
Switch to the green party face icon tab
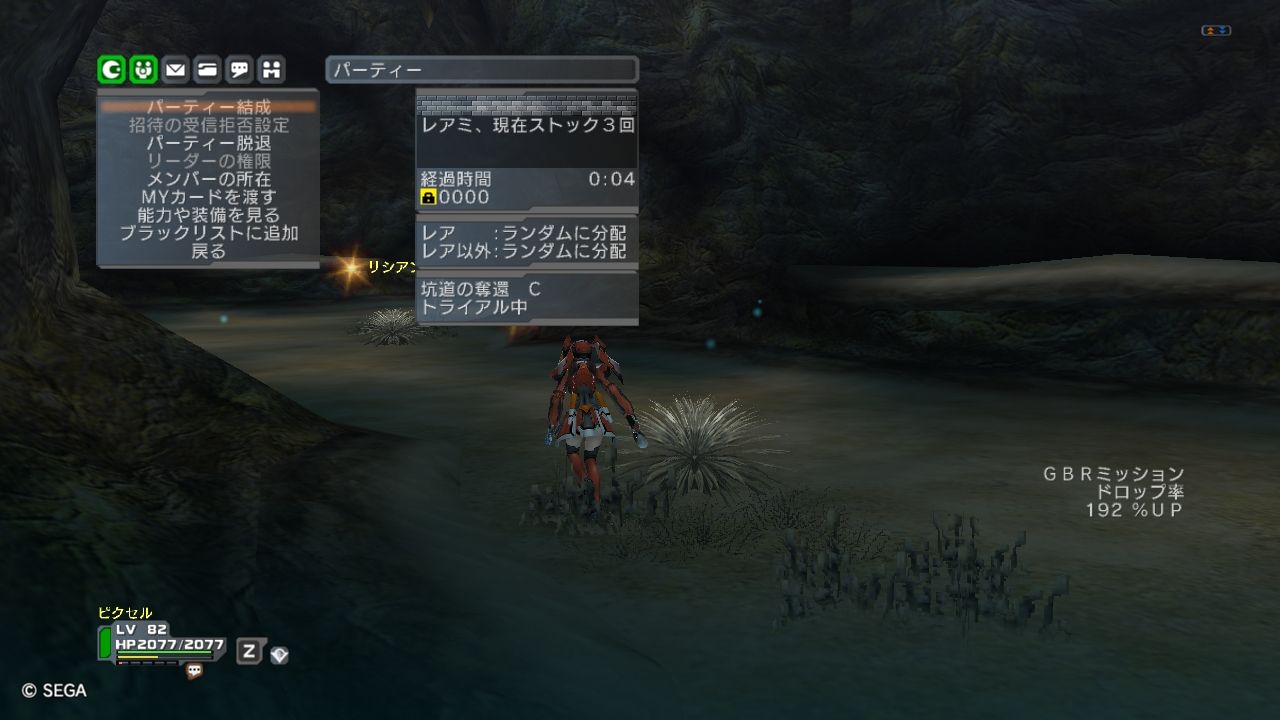[143, 69]
